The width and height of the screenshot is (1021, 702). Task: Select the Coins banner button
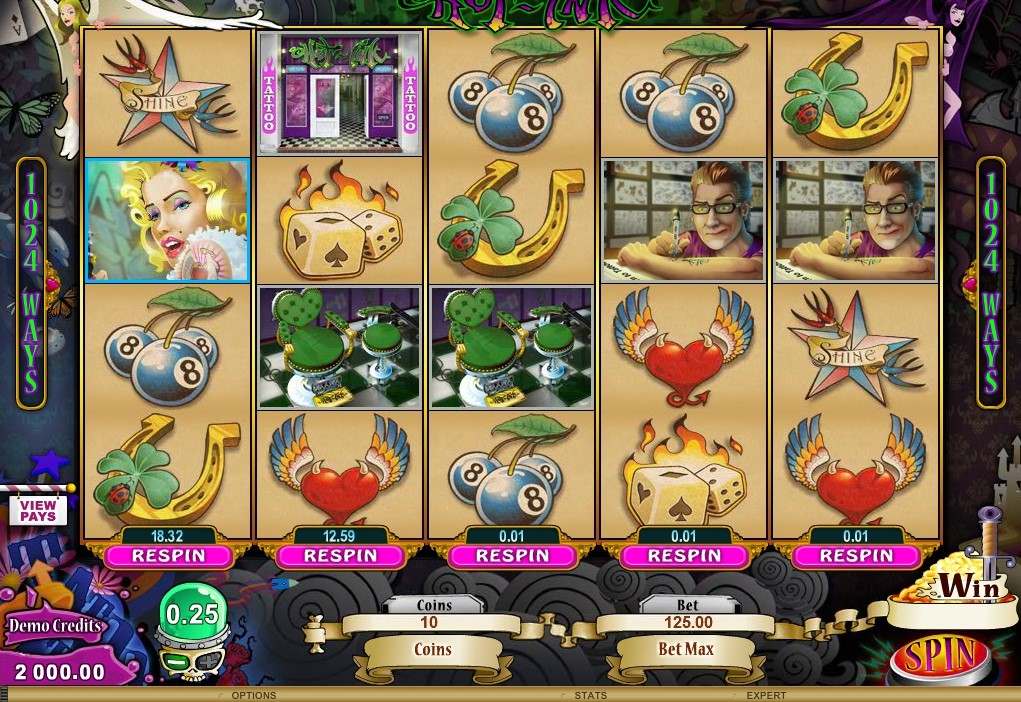(x=432, y=650)
